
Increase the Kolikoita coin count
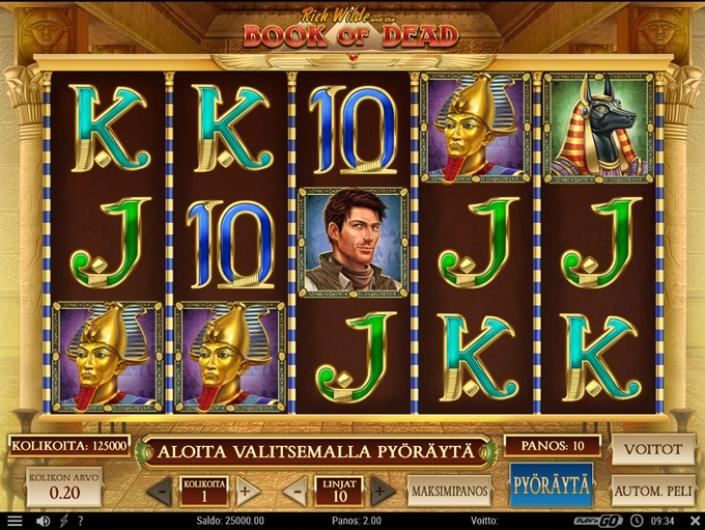click(247, 491)
